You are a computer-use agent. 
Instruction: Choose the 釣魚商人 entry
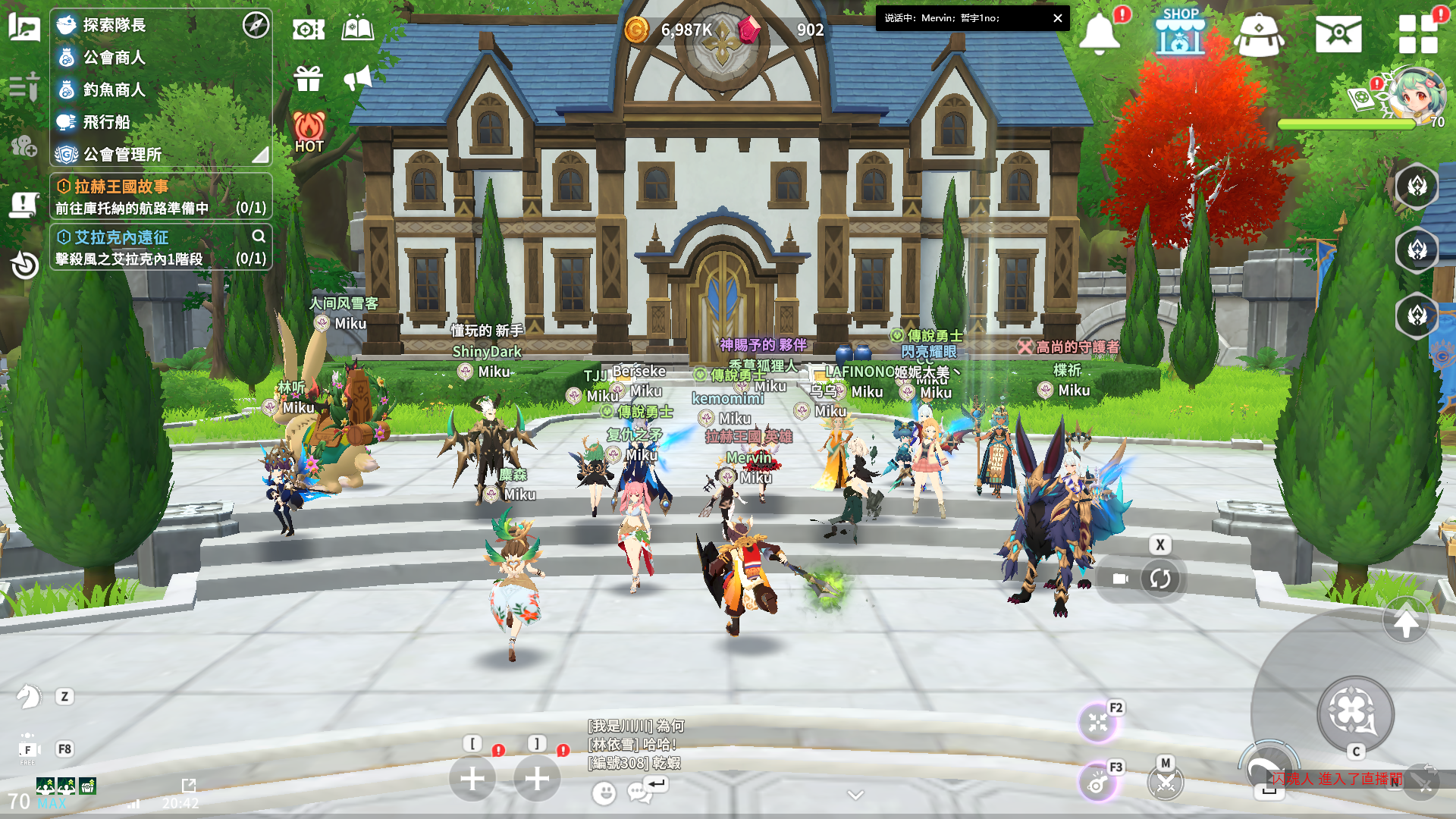coord(114,89)
